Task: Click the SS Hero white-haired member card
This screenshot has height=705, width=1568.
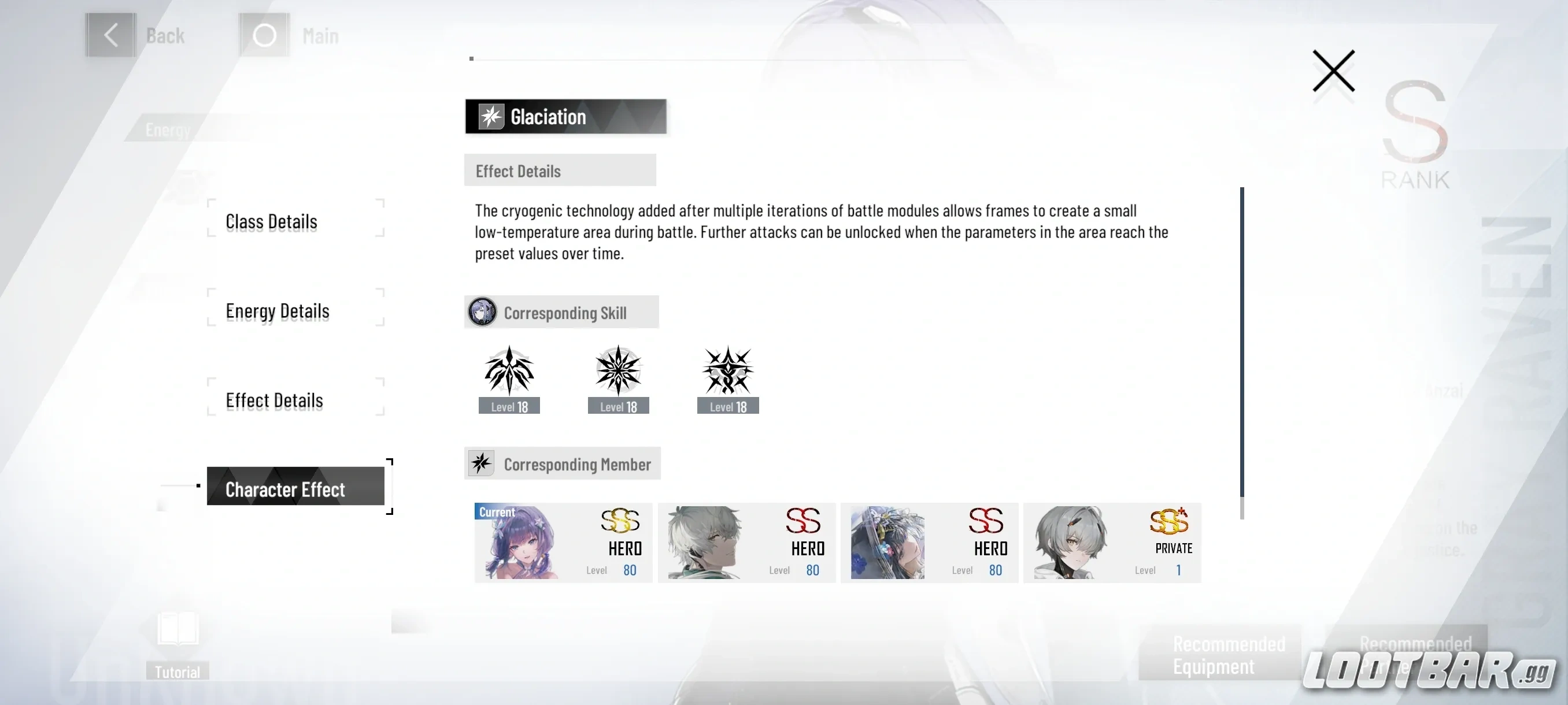Action: point(746,543)
